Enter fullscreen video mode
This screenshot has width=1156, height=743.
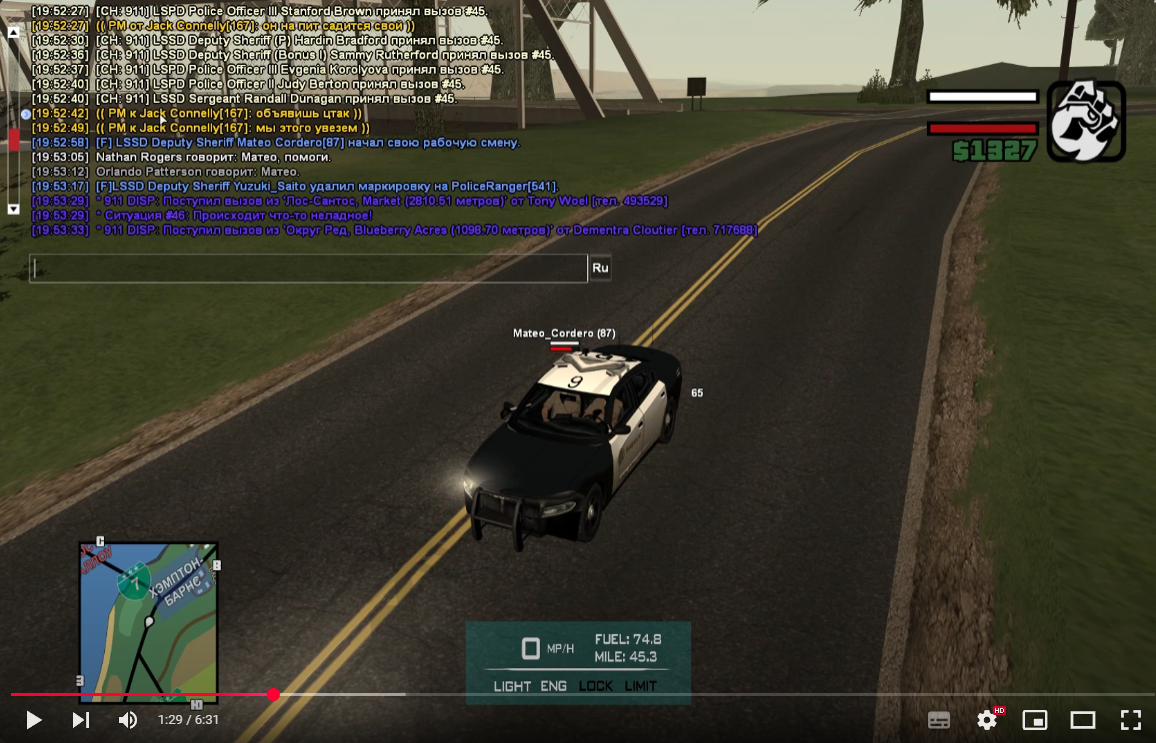pos(1131,720)
